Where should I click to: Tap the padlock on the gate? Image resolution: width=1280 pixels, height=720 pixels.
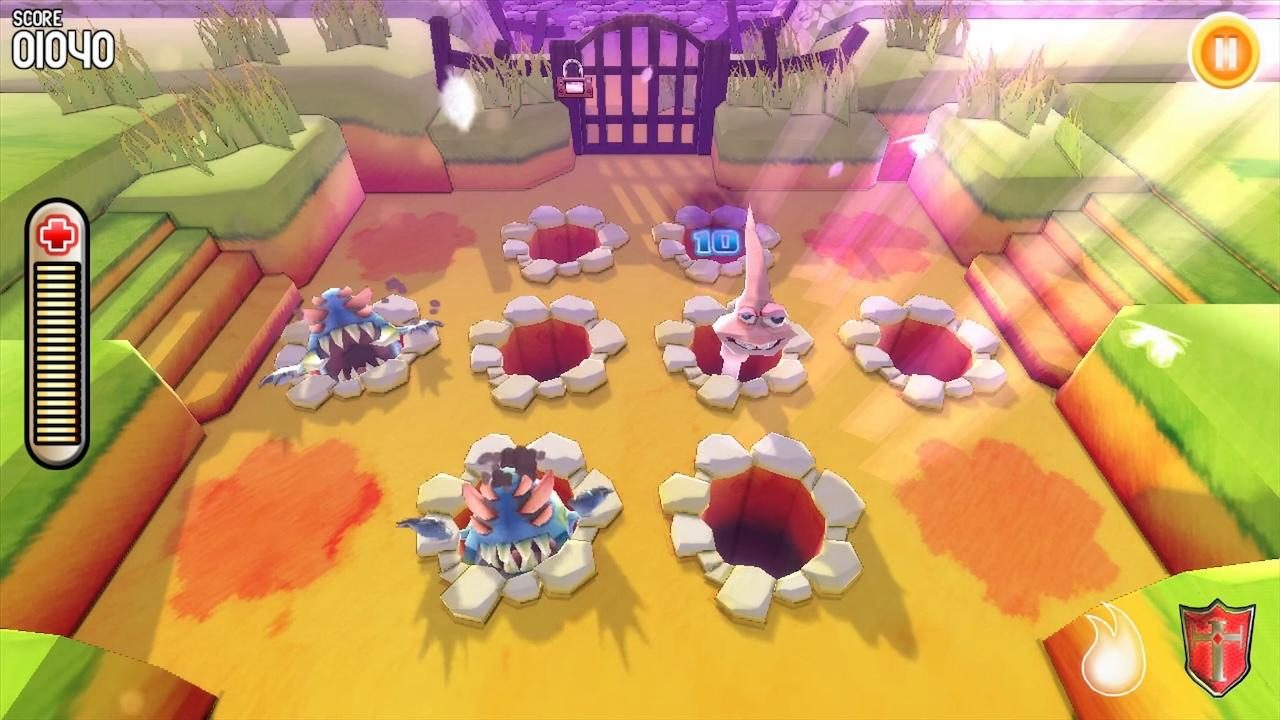point(575,82)
